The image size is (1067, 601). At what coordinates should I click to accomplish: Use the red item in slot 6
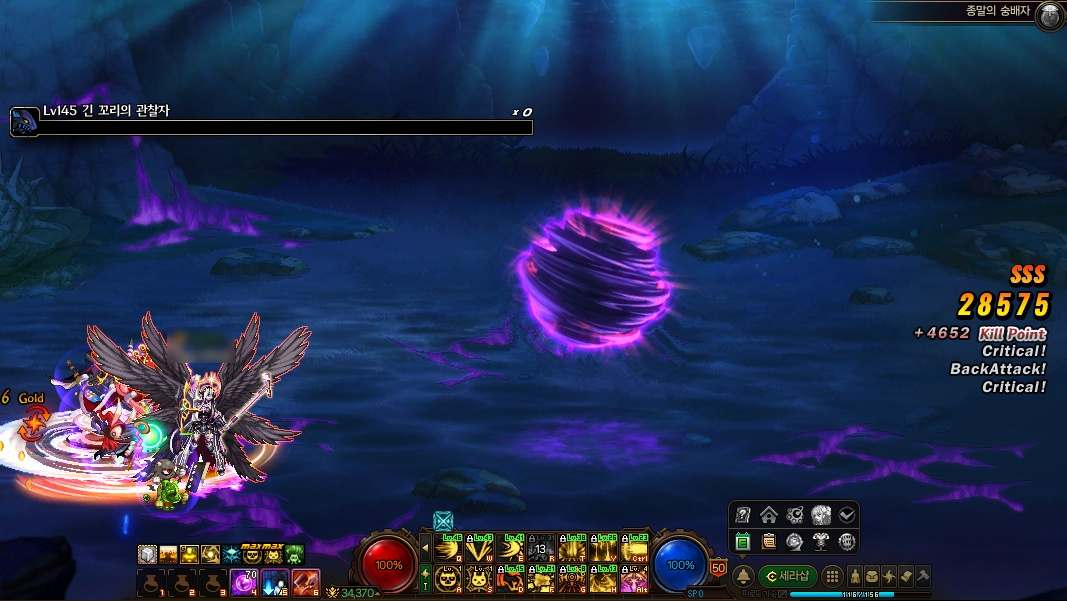[305, 580]
